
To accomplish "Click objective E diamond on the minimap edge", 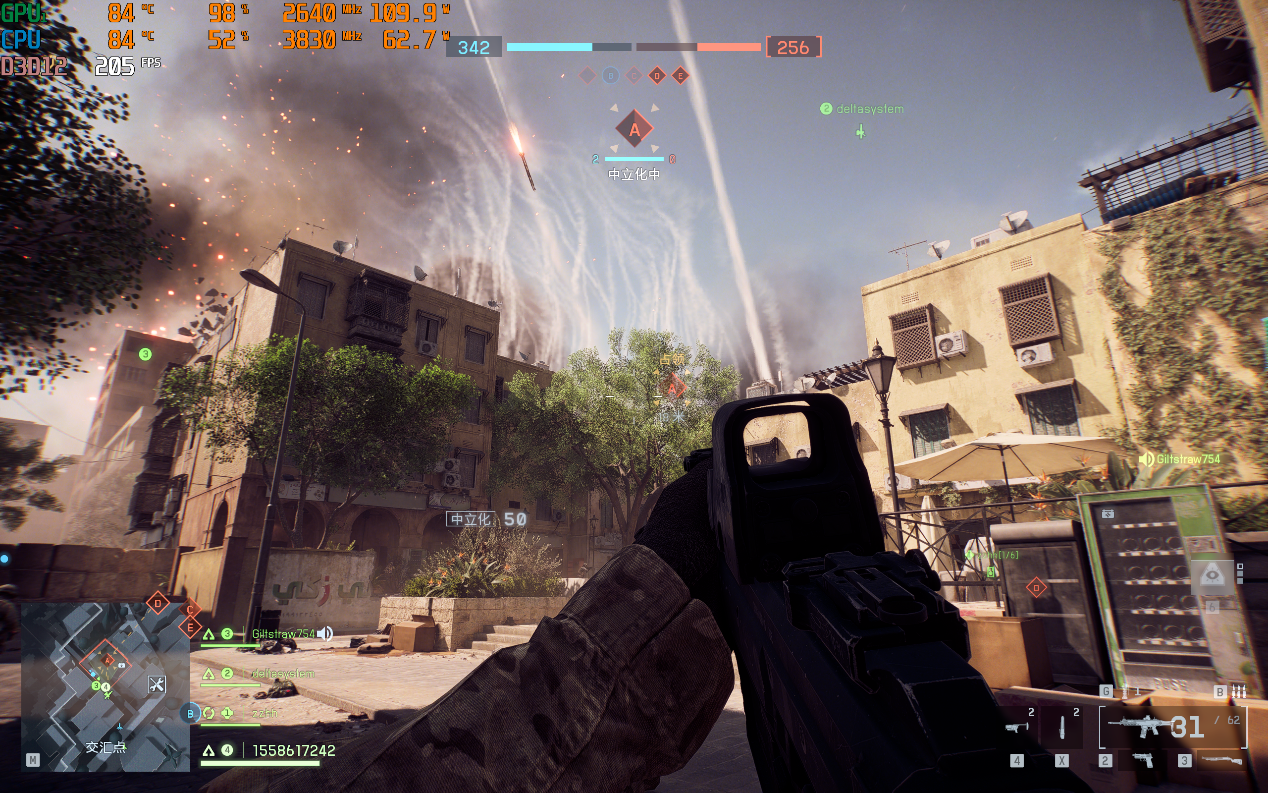I will click(188, 627).
